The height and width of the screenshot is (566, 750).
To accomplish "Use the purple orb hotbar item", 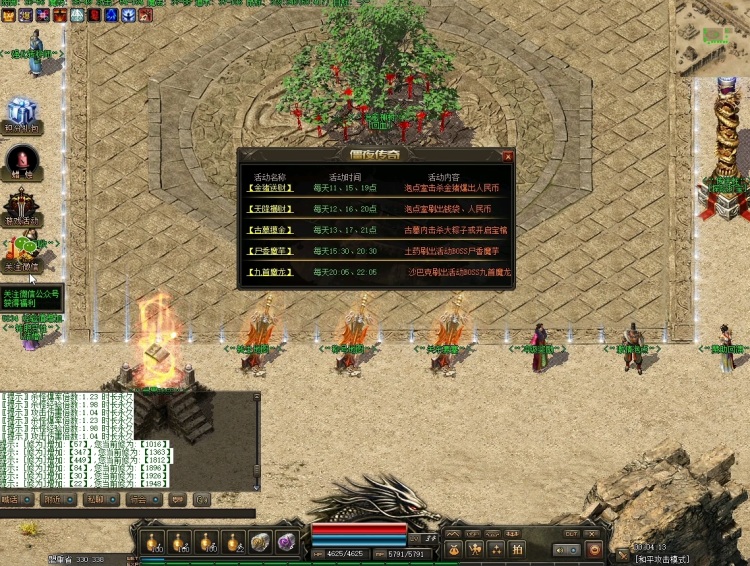I will tap(286, 541).
